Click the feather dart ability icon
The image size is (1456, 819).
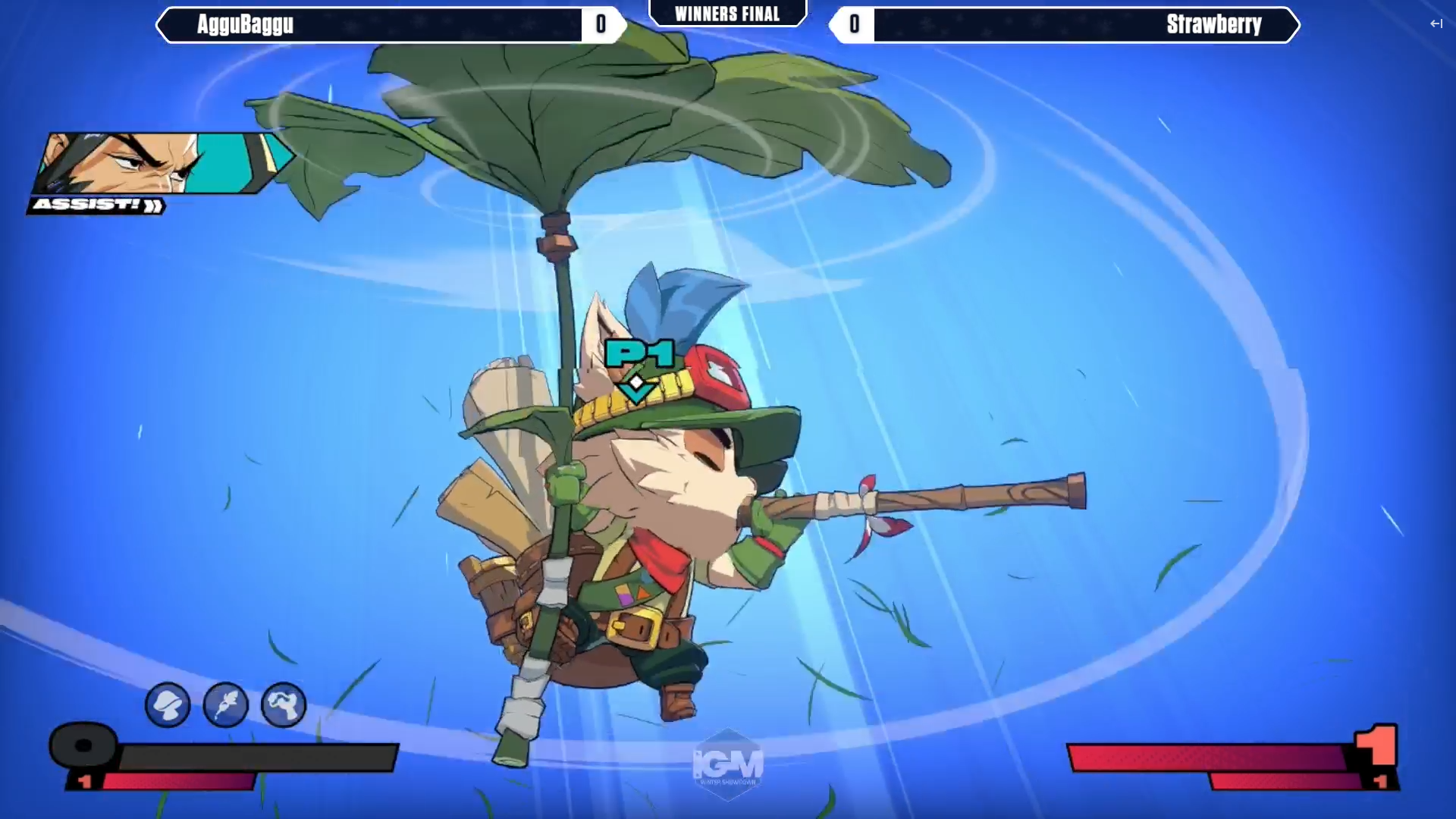click(225, 704)
